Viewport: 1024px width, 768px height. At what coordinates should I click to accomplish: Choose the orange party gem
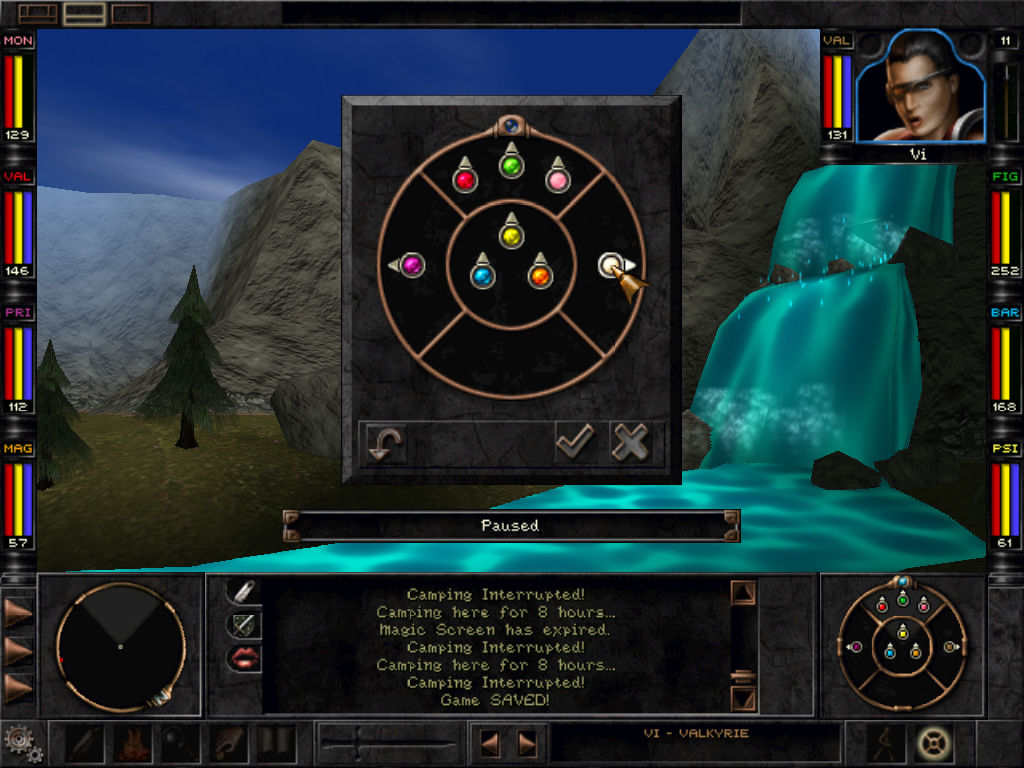[539, 275]
